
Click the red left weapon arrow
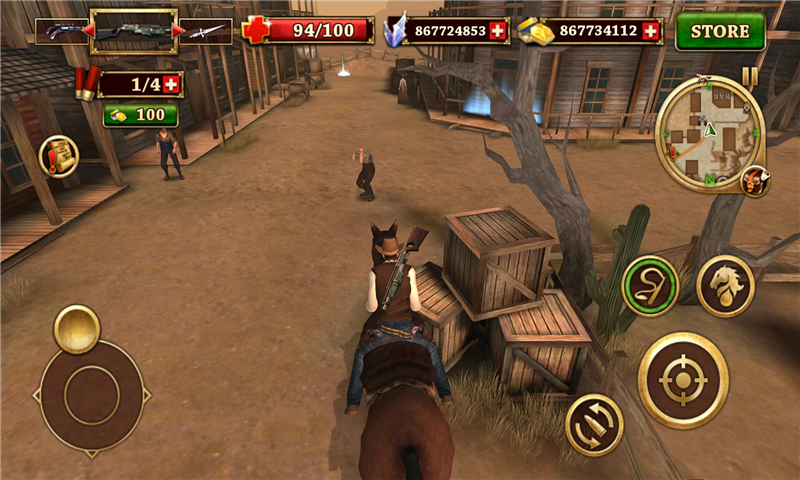(86, 31)
